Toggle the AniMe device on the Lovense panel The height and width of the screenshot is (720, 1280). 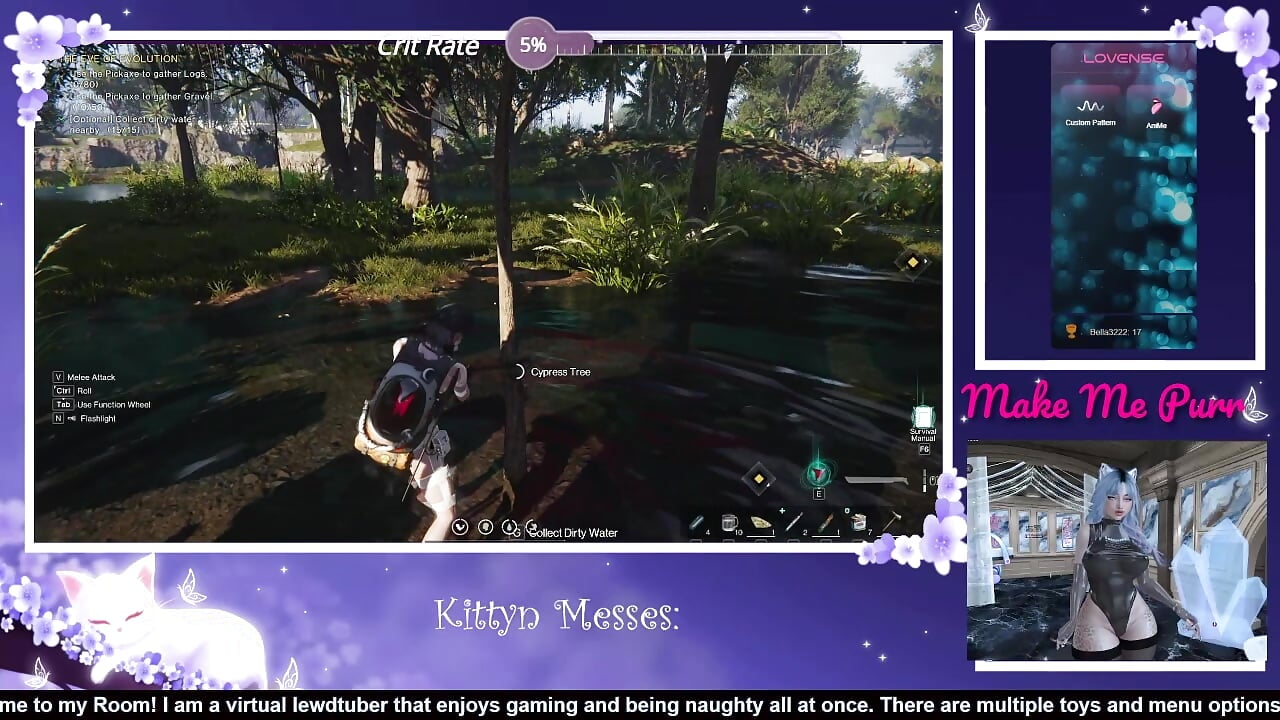[x=1157, y=108]
